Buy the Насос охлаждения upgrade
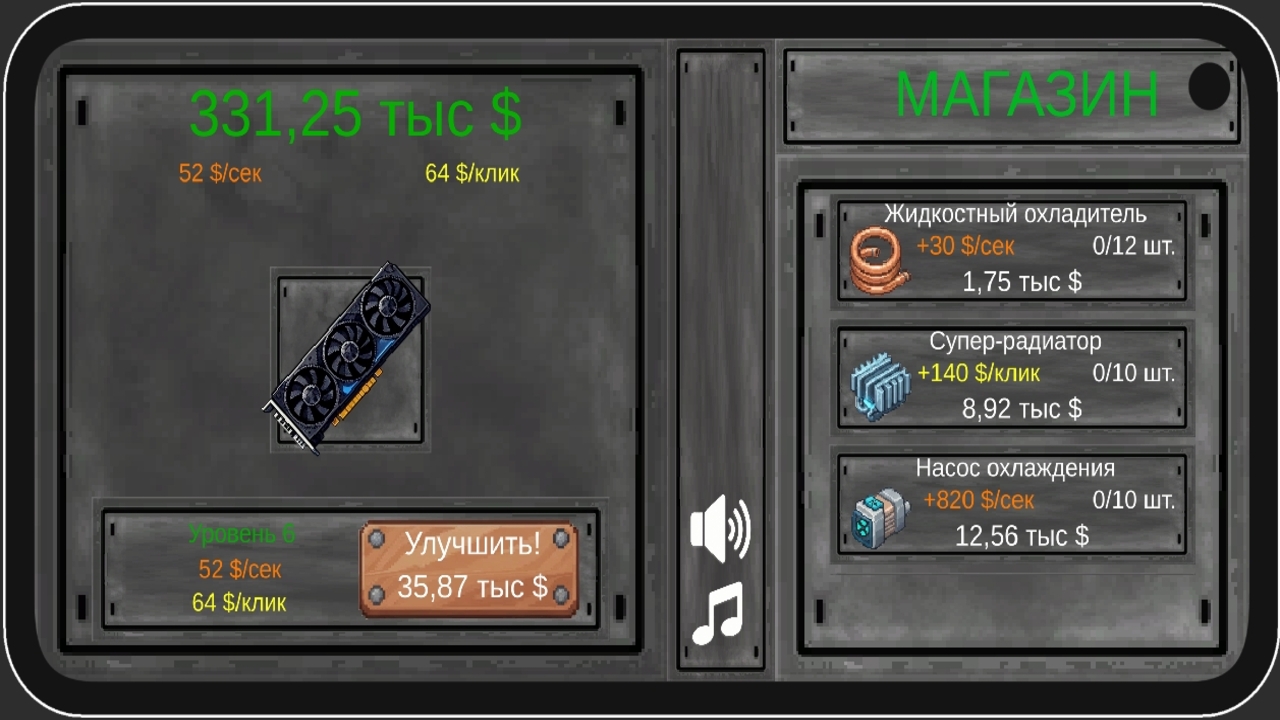Viewport: 1280px width, 720px height. 1010,503
